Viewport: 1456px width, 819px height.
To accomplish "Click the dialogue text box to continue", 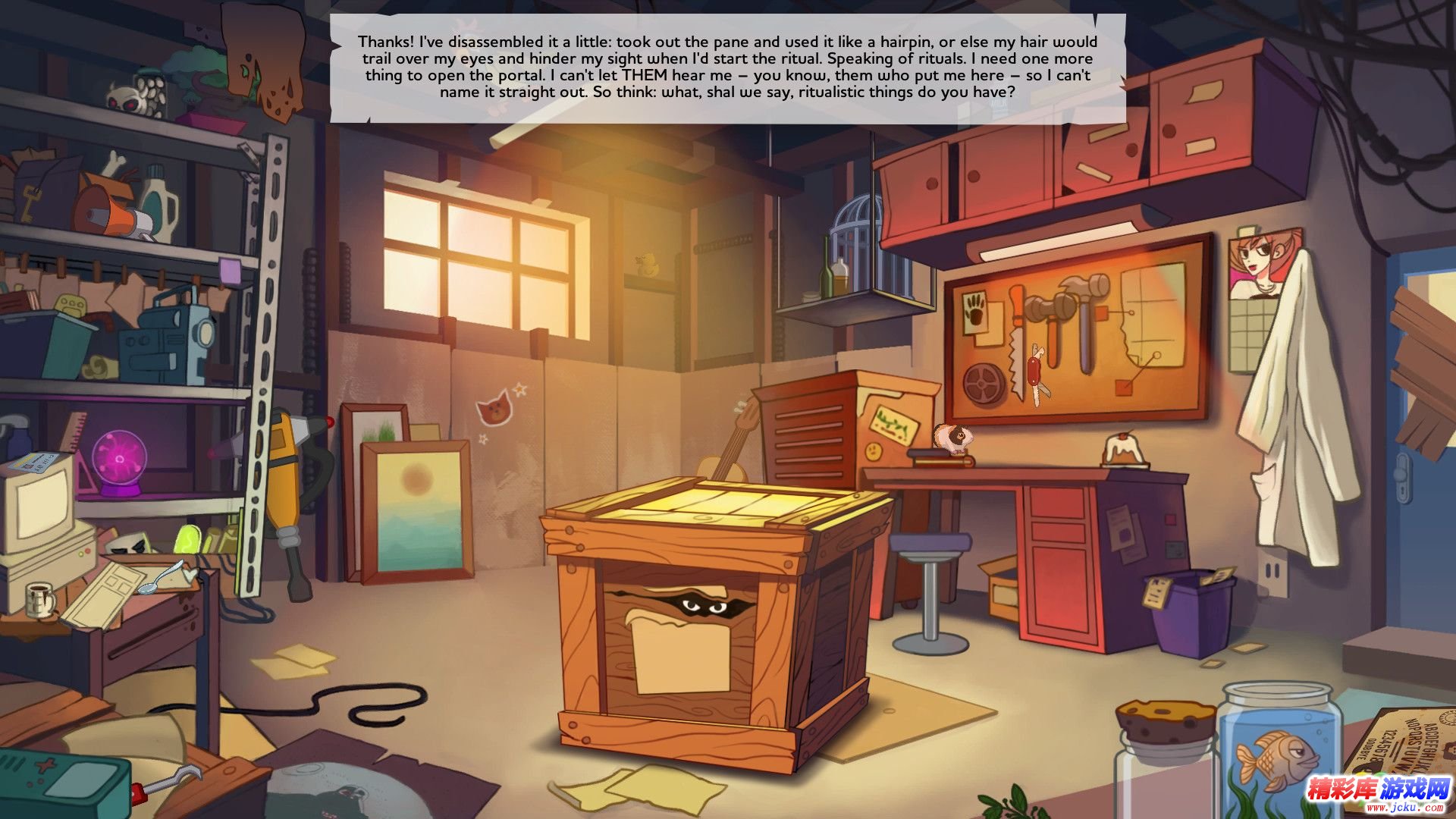I will pyautogui.click(x=727, y=67).
